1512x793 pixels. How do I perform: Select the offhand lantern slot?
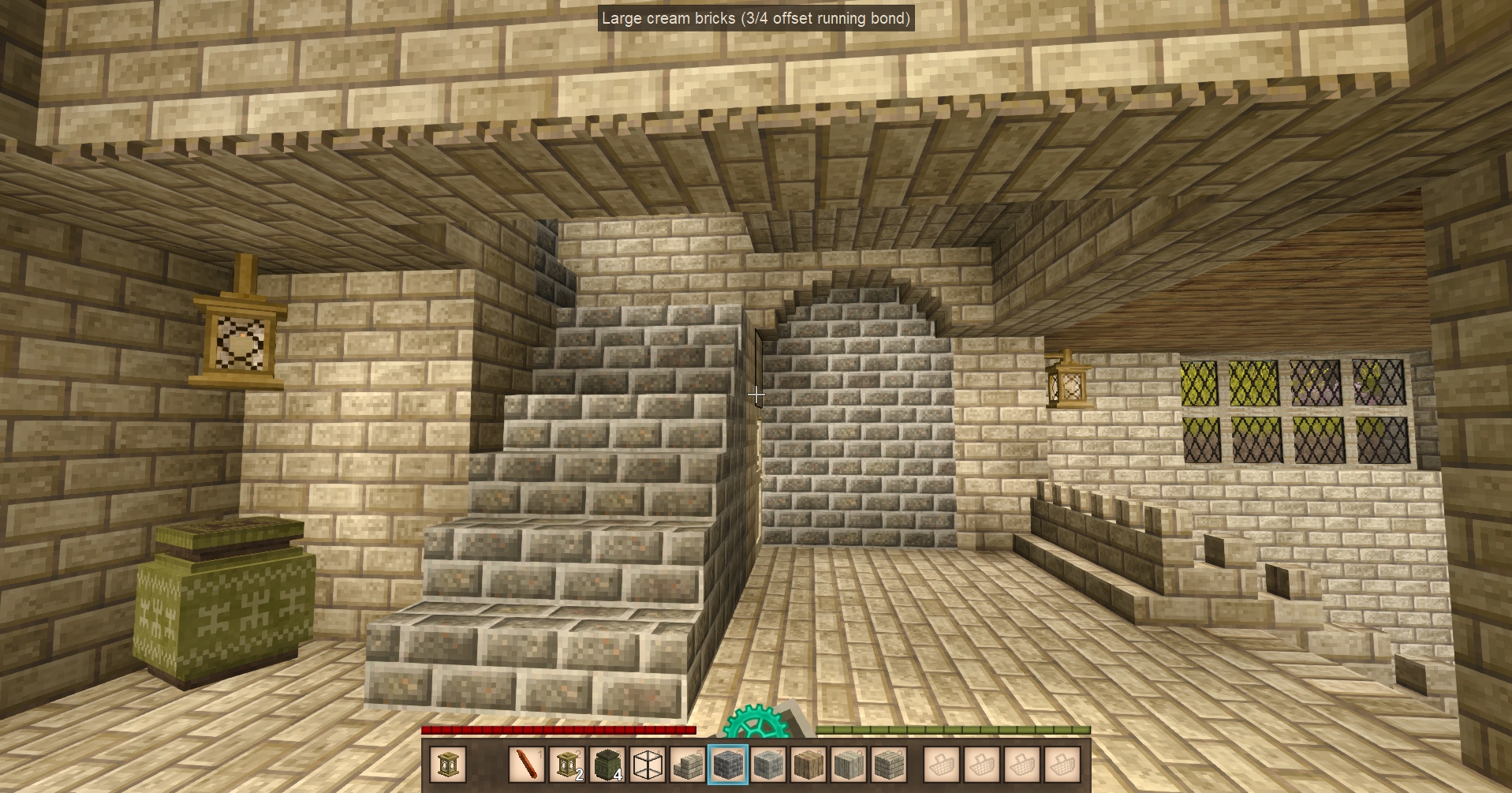pos(448,764)
